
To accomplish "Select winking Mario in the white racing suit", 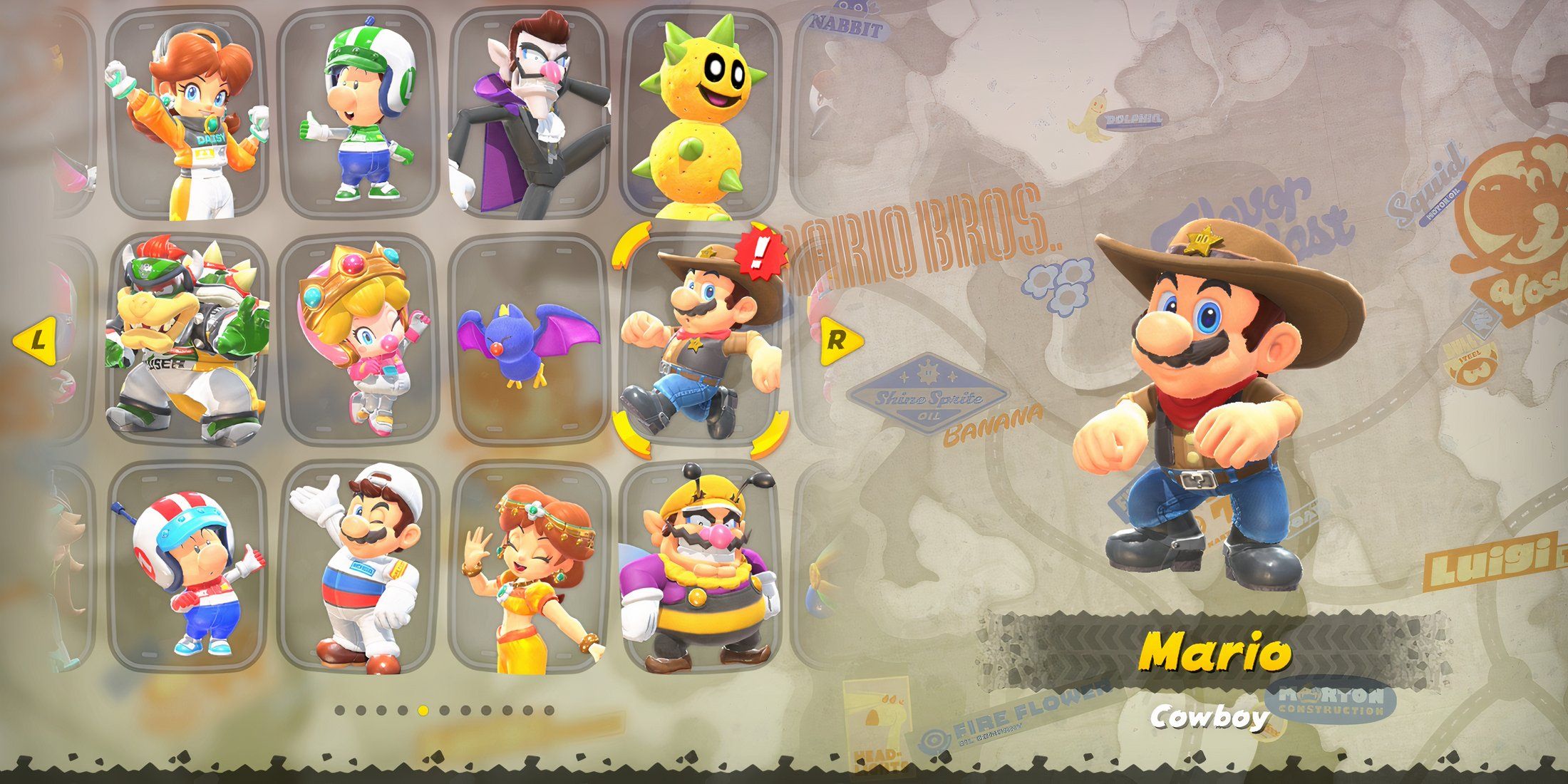I will point(356,567).
